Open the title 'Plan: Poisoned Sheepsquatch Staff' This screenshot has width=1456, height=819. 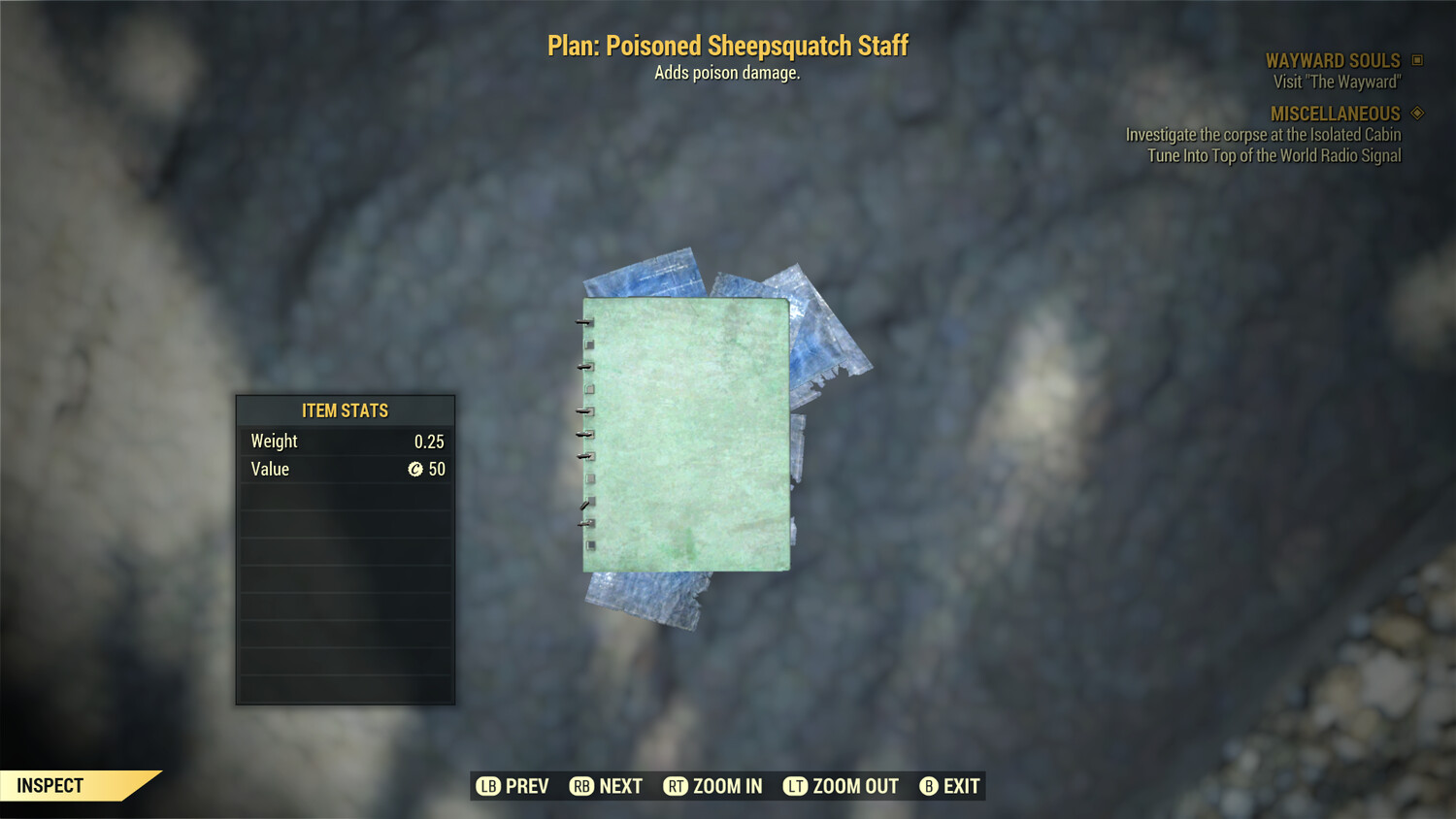click(727, 45)
